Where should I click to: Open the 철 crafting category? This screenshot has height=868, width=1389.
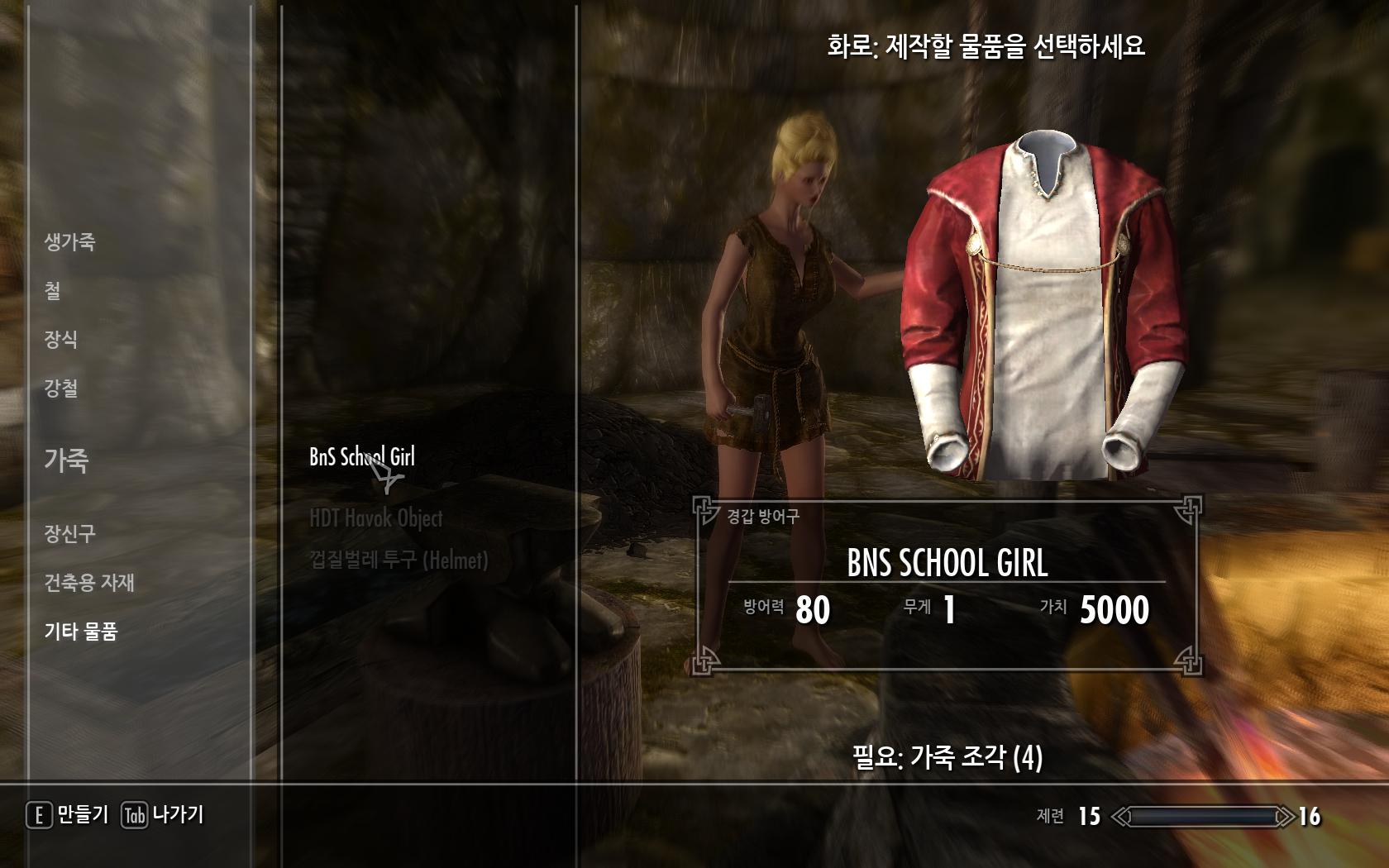pyautogui.click(x=52, y=291)
